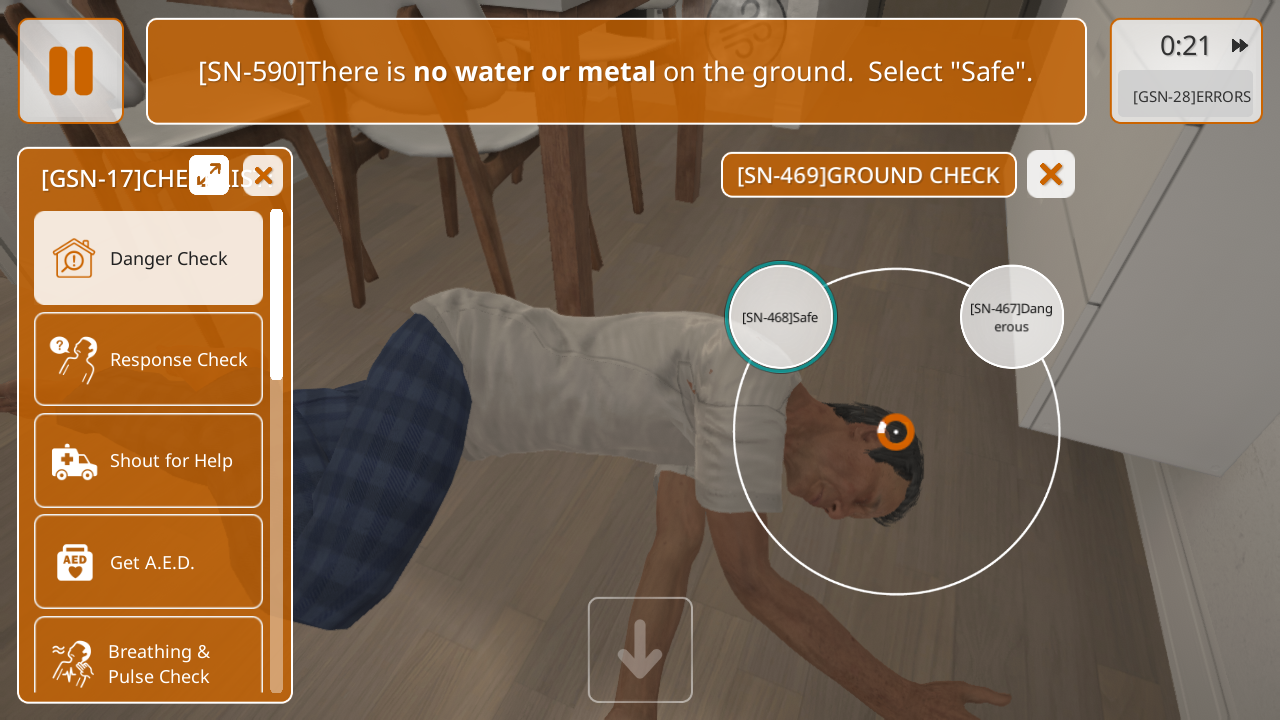
Task: Click the down arrow movement button
Action: click(x=640, y=650)
